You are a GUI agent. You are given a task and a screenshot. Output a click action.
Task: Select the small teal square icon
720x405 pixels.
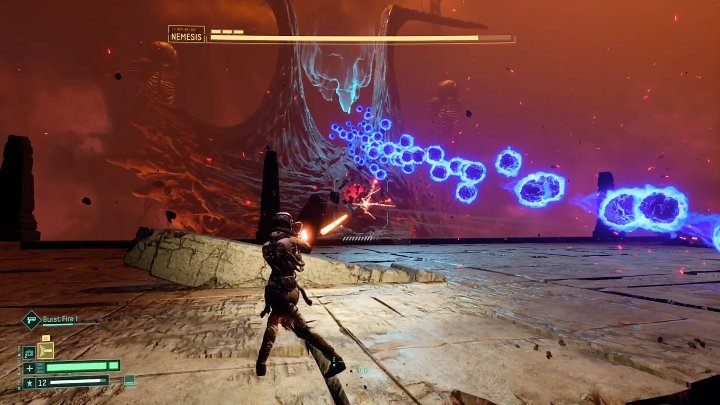click(x=129, y=380)
